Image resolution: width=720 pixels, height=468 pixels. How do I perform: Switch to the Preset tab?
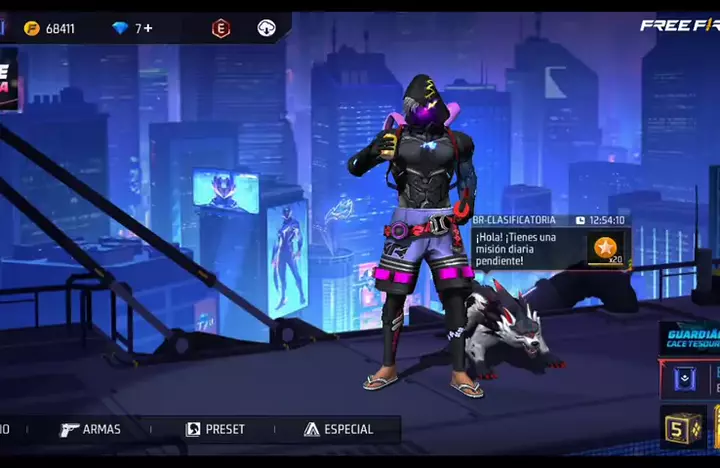click(x=215, y=429)
